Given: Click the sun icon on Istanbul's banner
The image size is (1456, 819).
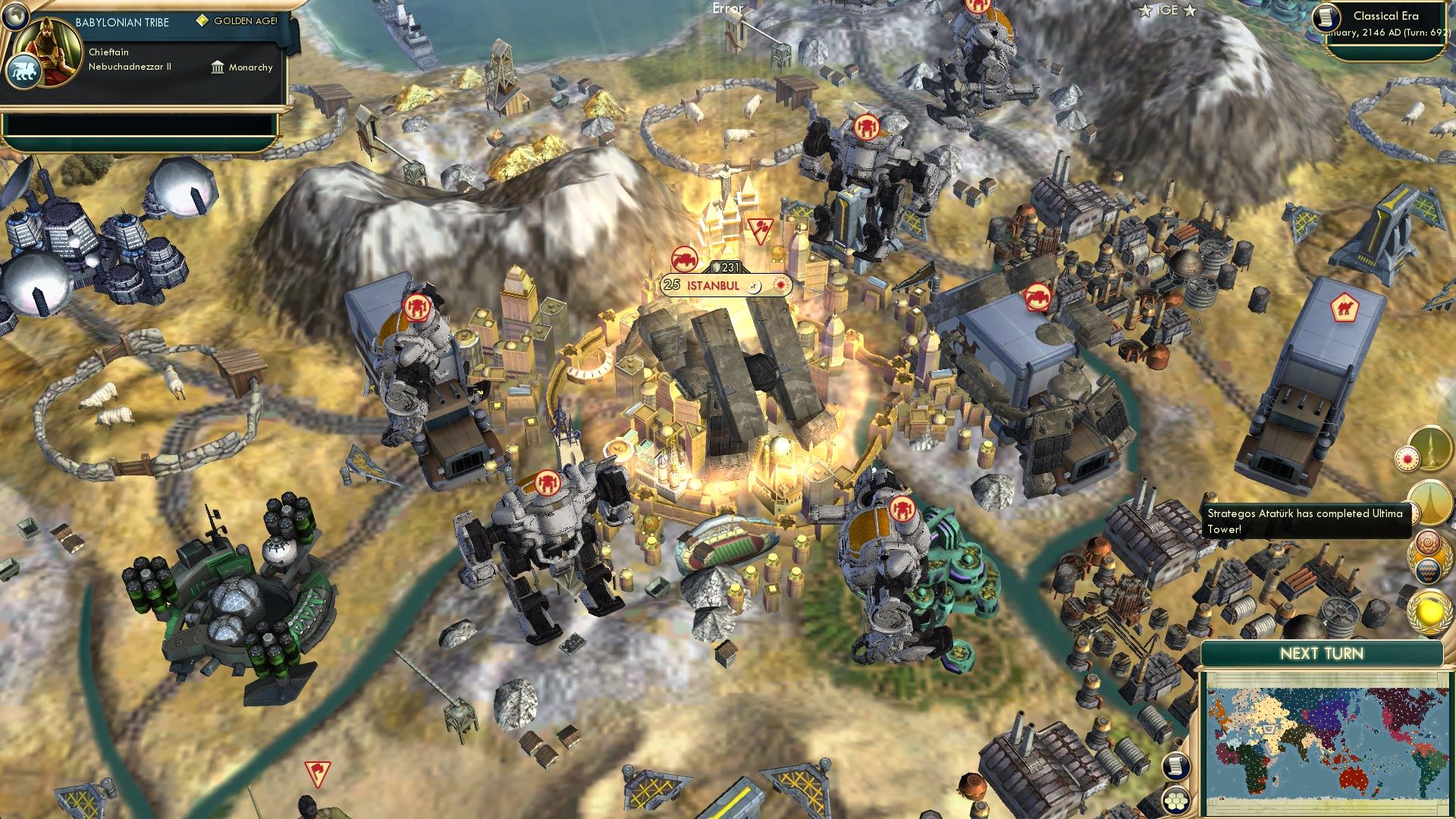Looking at the screenshot, I should 780,287.
